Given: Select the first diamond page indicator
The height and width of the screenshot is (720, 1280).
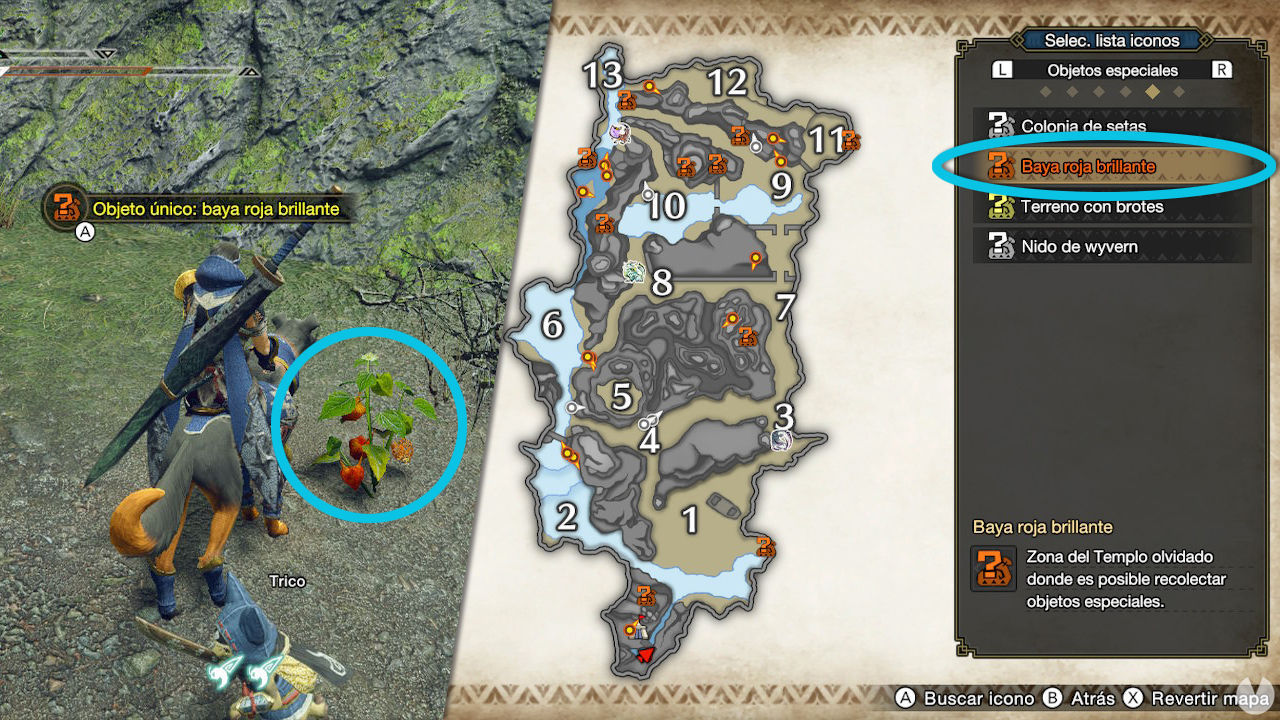Looking at the screenshot, I should (x=1046, y=91).
